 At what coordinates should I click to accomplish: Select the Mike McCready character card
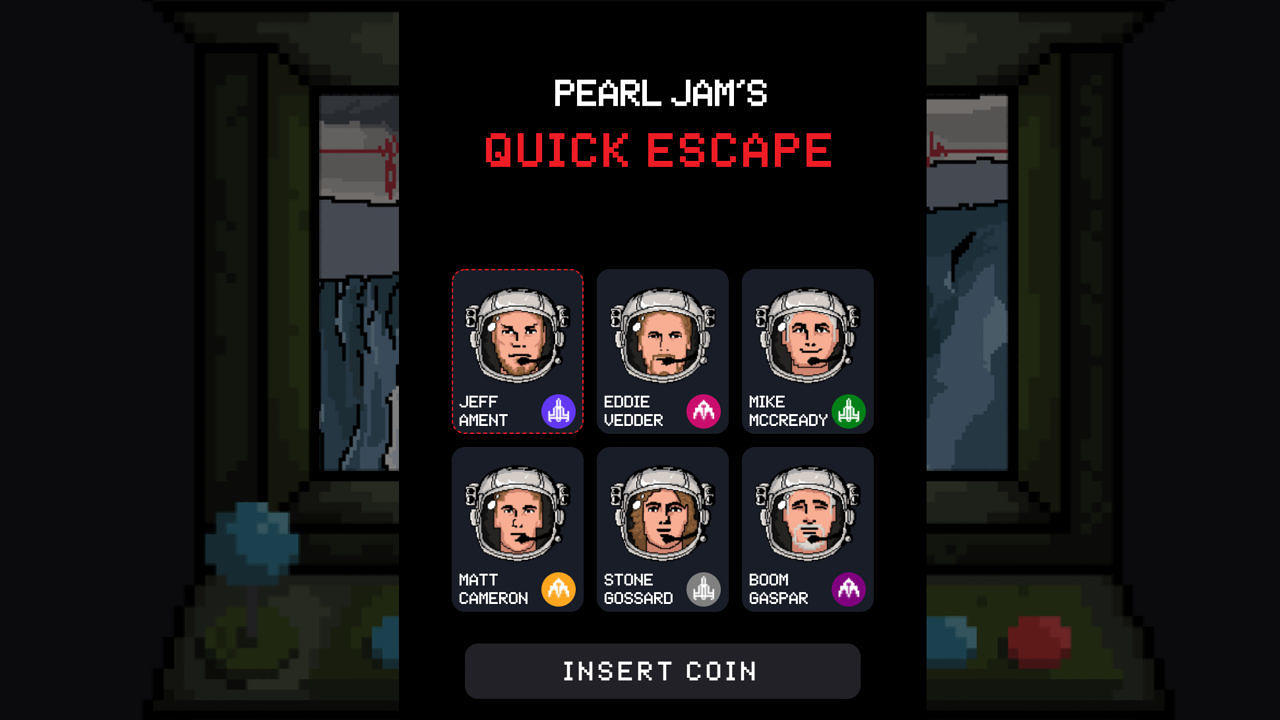(807, 350)
